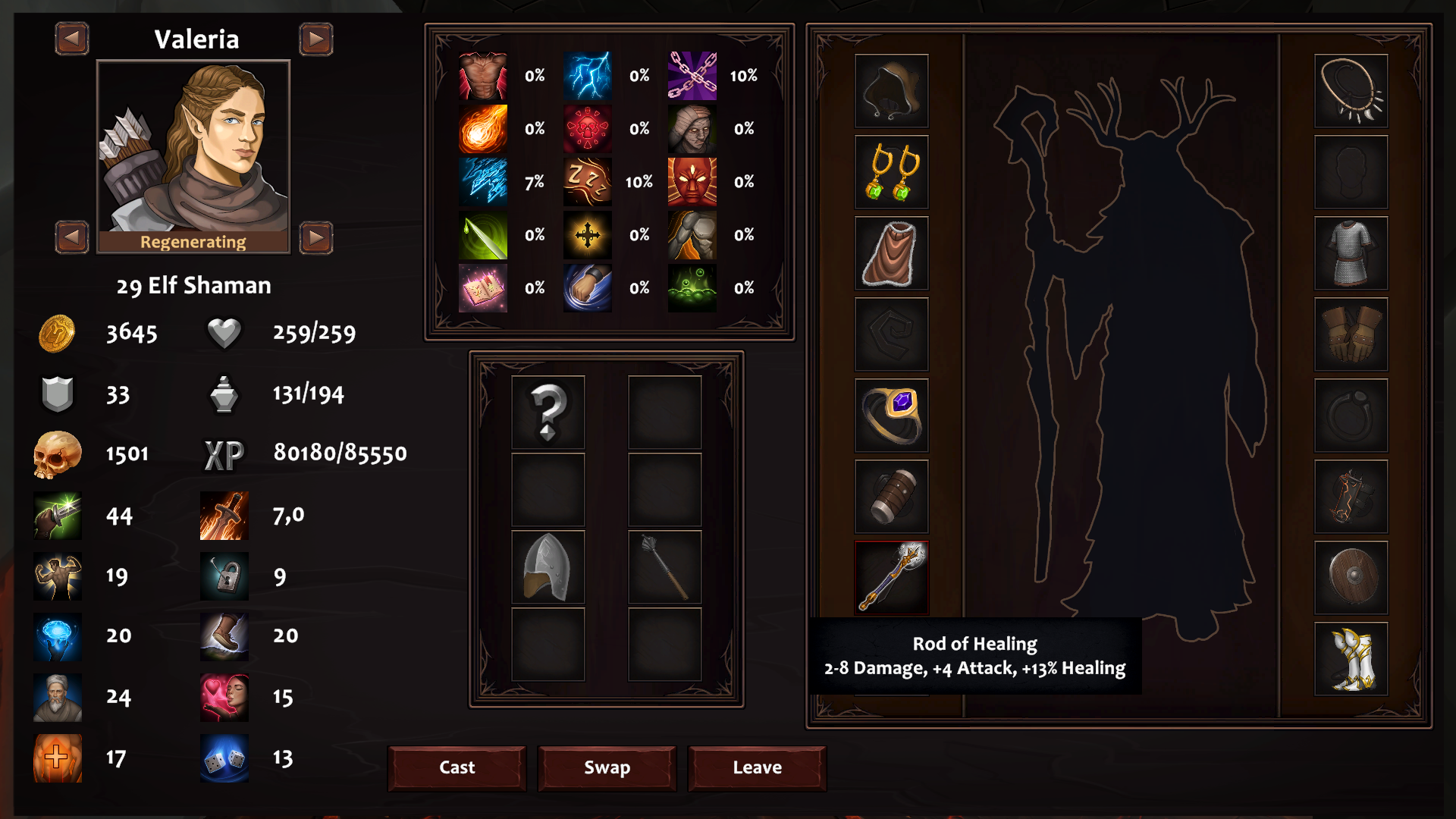Click the Zzz sleep skill icon

(587, 181)
